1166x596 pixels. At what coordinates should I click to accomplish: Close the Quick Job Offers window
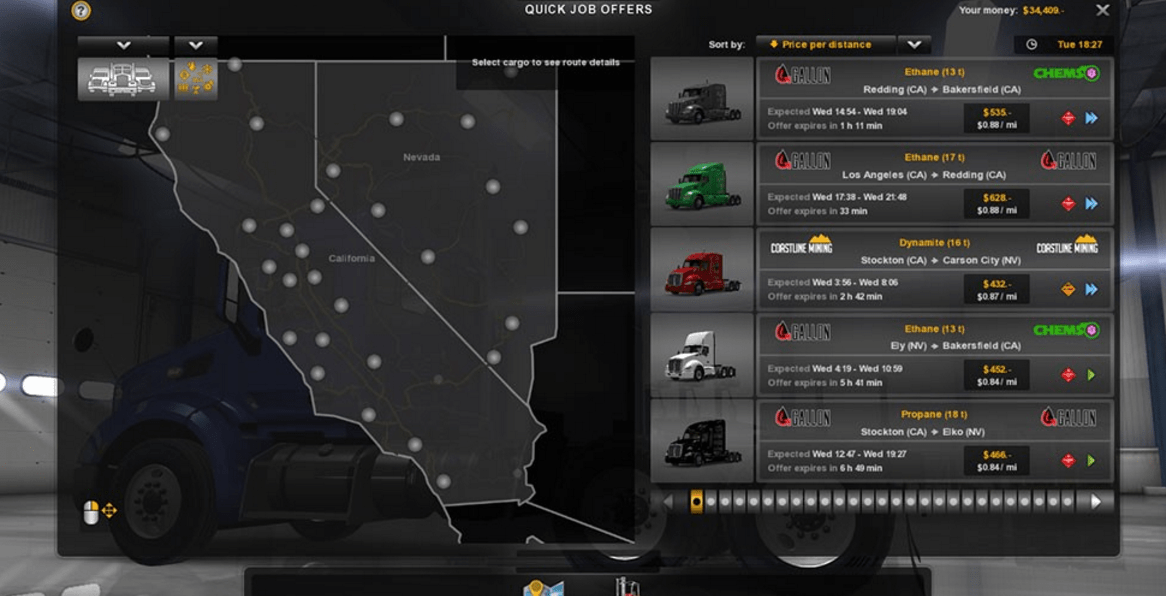pos(1102,10)
